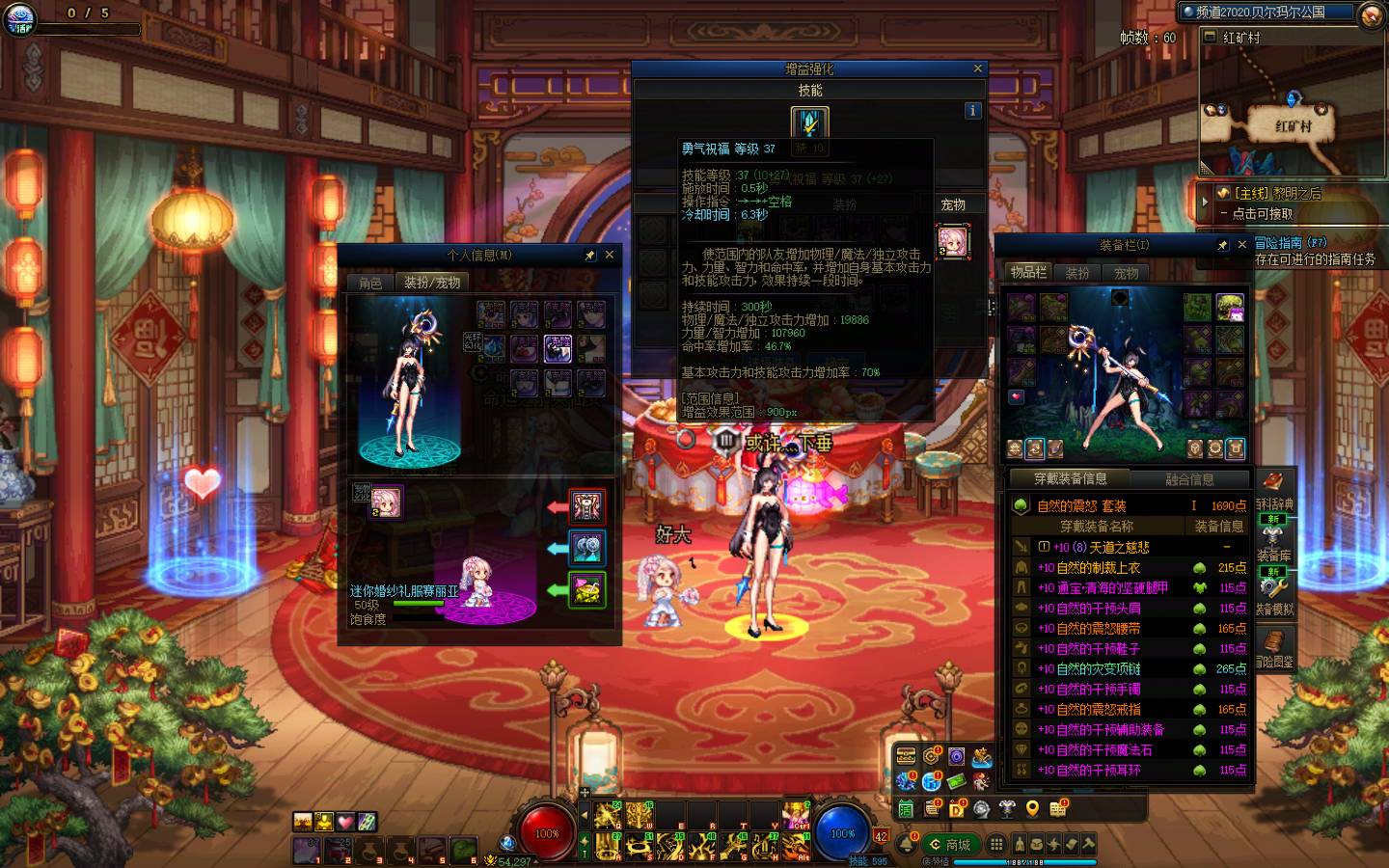Open the 物品栏 items tab
This screenshot has width=1389, height=868.
click(1028, 273)
